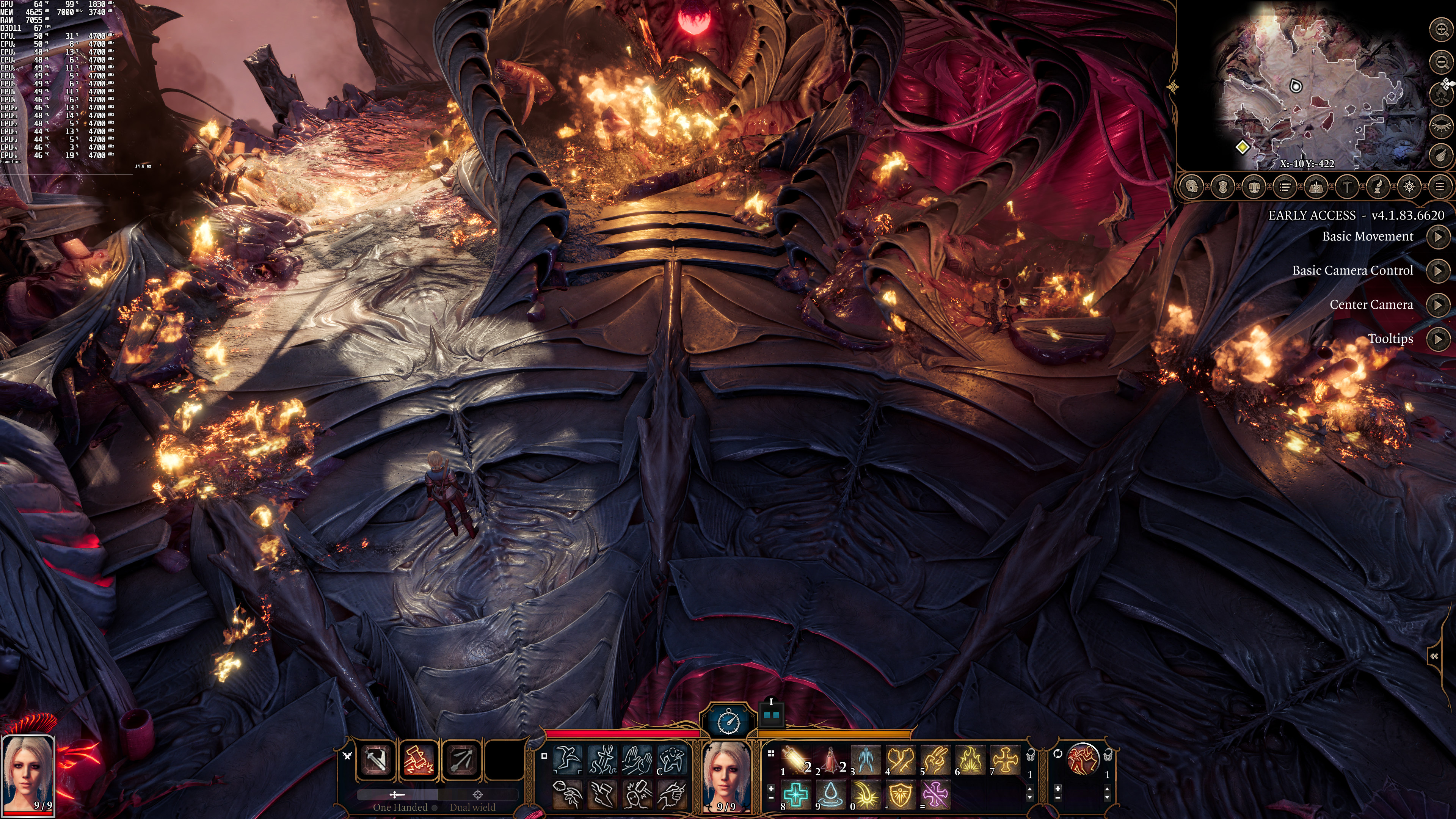
Task: Select the crossed-out purple cross spell
Action: (x=935, y=794)
